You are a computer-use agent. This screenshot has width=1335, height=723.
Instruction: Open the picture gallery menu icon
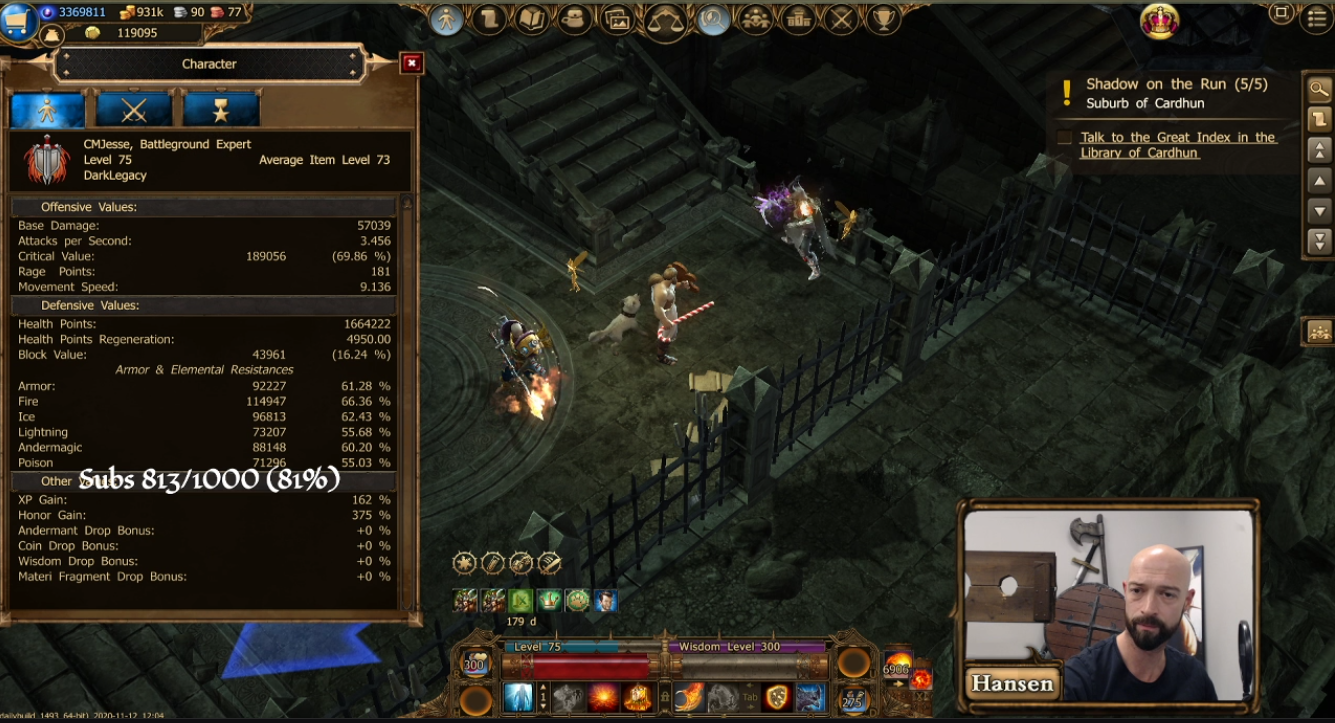[x=617, y=19]
